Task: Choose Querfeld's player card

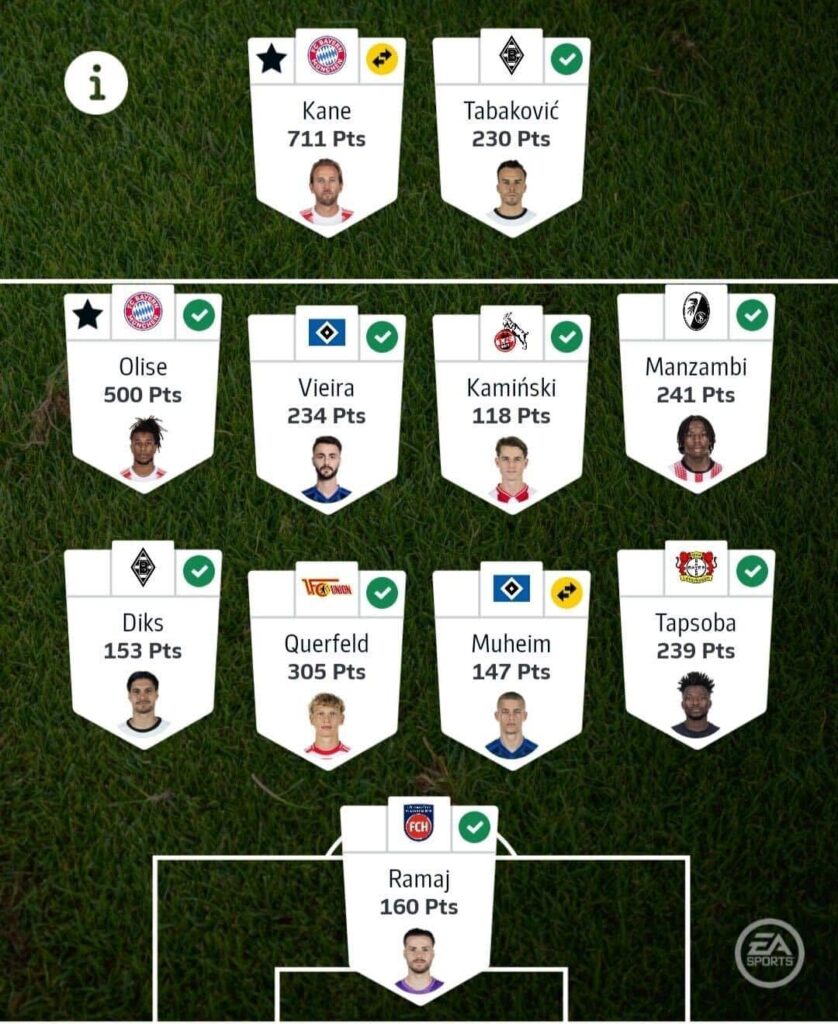Action: point(326,673)
